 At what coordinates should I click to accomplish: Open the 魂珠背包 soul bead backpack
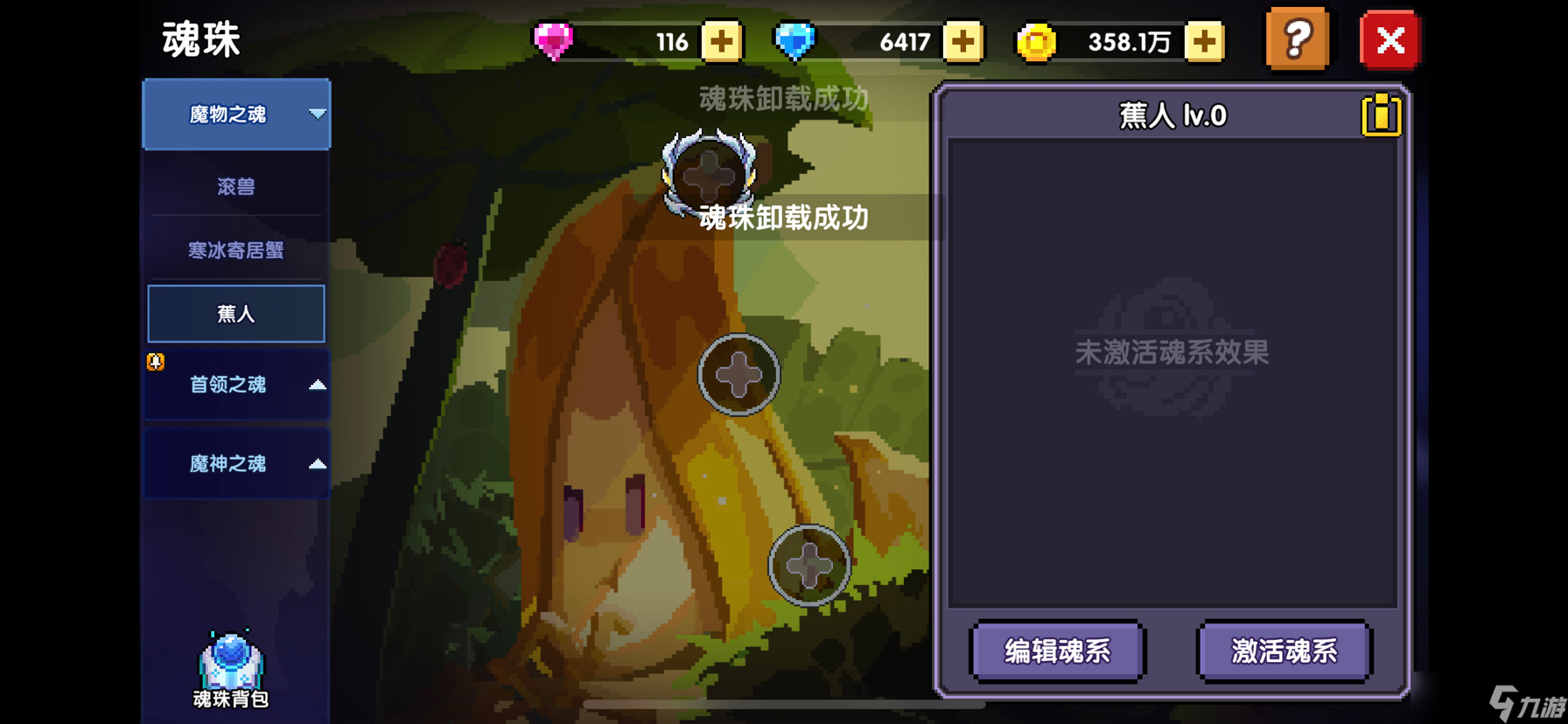tap(229, 666)
